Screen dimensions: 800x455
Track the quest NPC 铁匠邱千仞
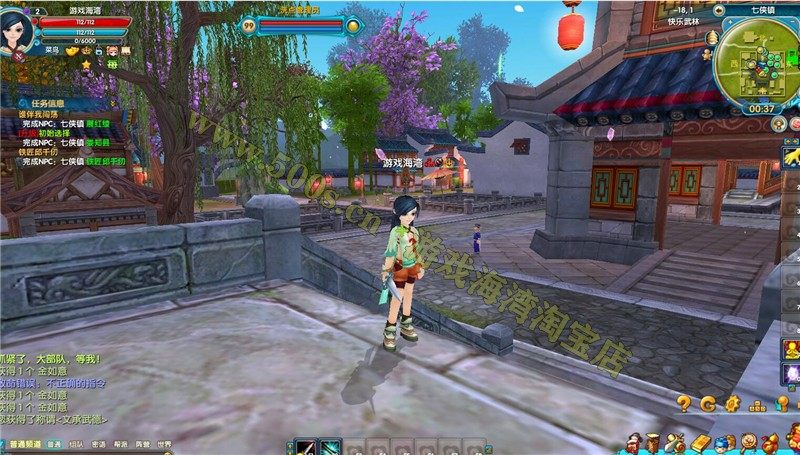(x=109, y=161)
